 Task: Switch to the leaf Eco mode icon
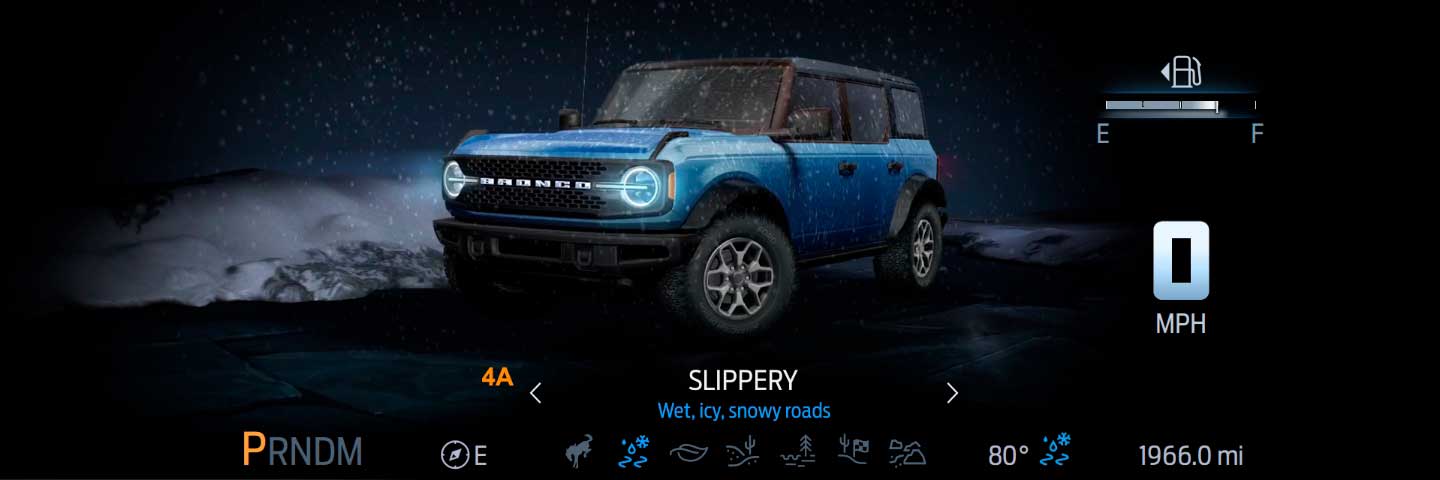[x=688, y=453]
